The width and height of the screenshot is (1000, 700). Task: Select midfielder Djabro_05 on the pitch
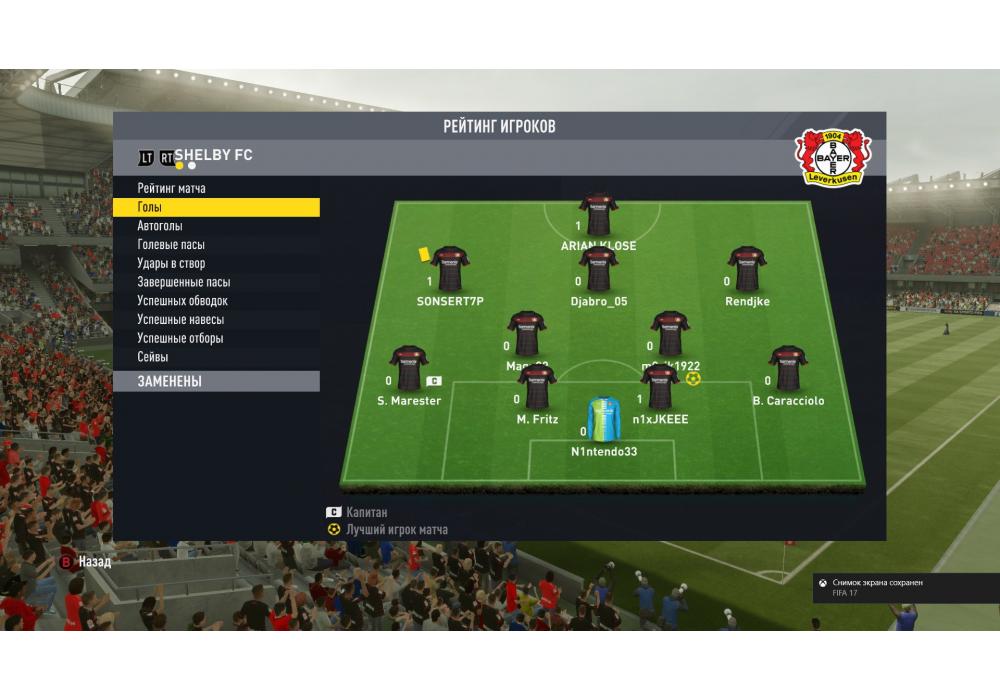pos(598,270)
